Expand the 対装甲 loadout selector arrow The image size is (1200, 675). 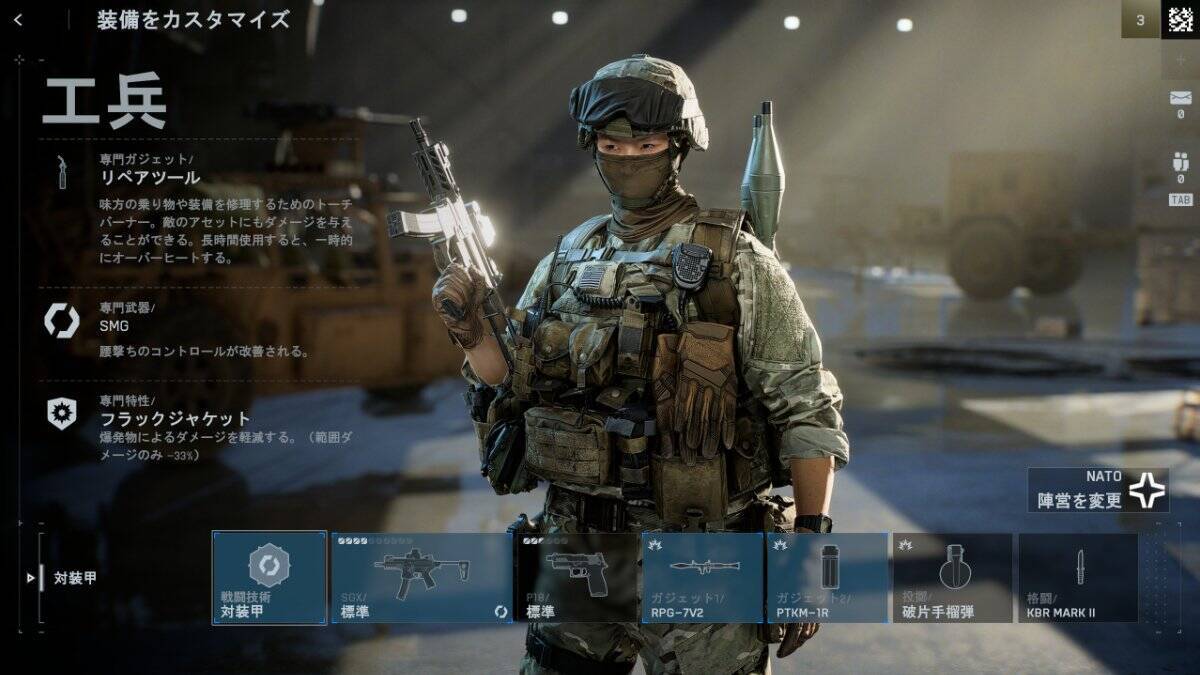point(30,578)
